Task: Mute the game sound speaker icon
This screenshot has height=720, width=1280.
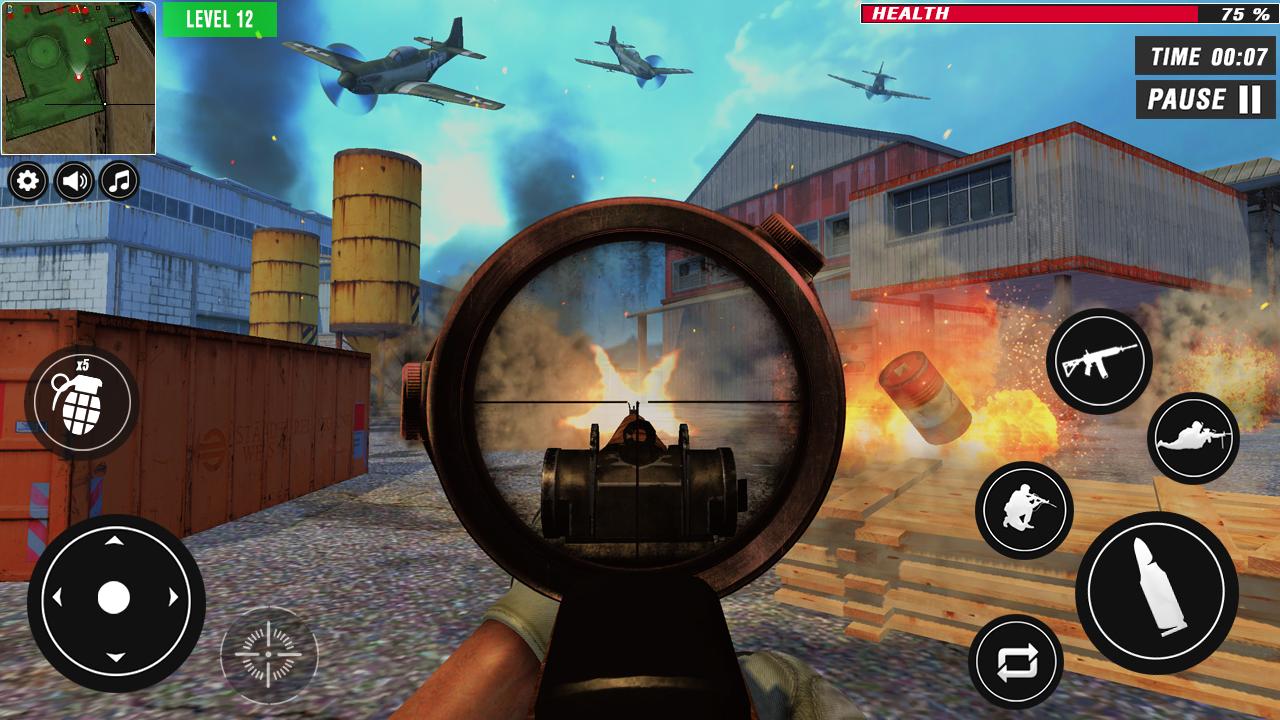Action: 72,183
